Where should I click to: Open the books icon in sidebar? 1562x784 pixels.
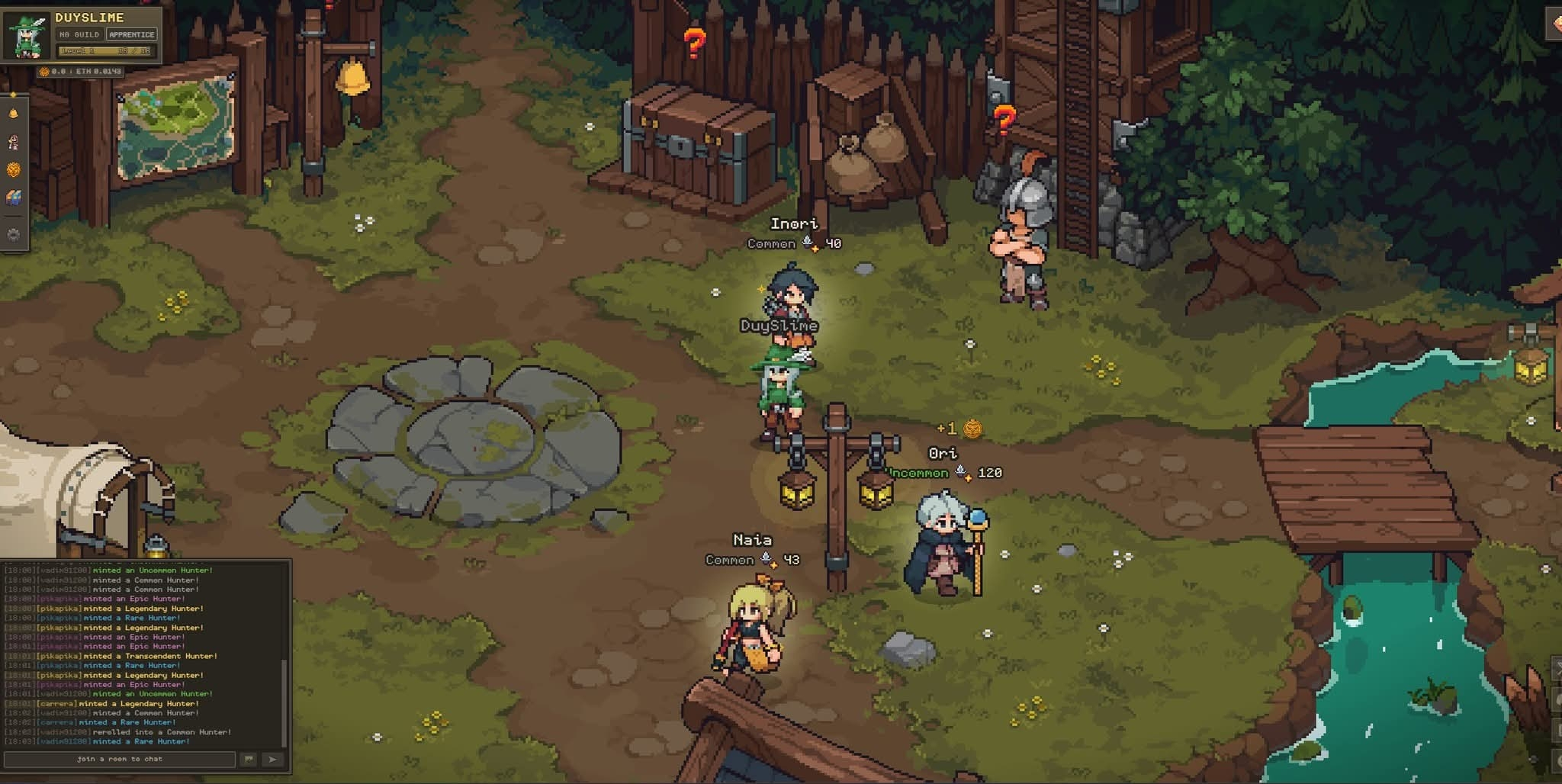[x=13, y=198]
